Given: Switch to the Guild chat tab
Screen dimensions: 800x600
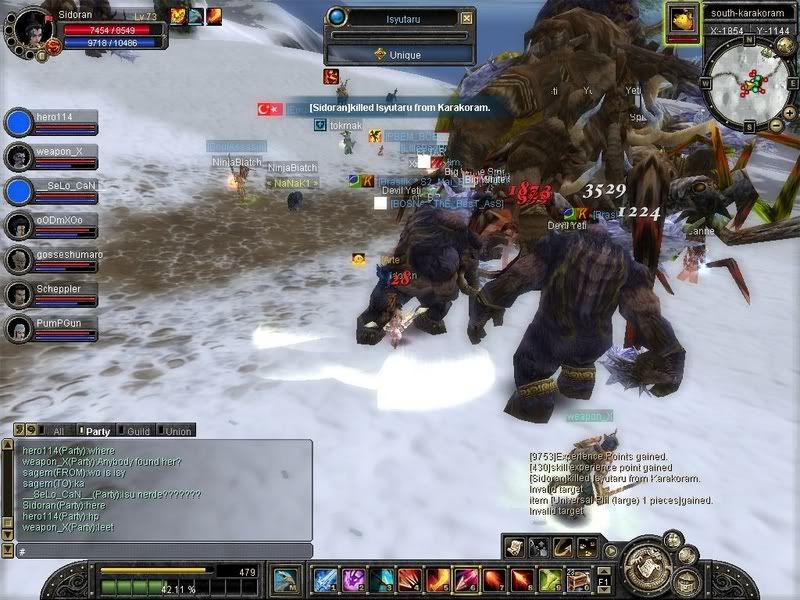Looking at the screenshot, I should coord(138,431).
